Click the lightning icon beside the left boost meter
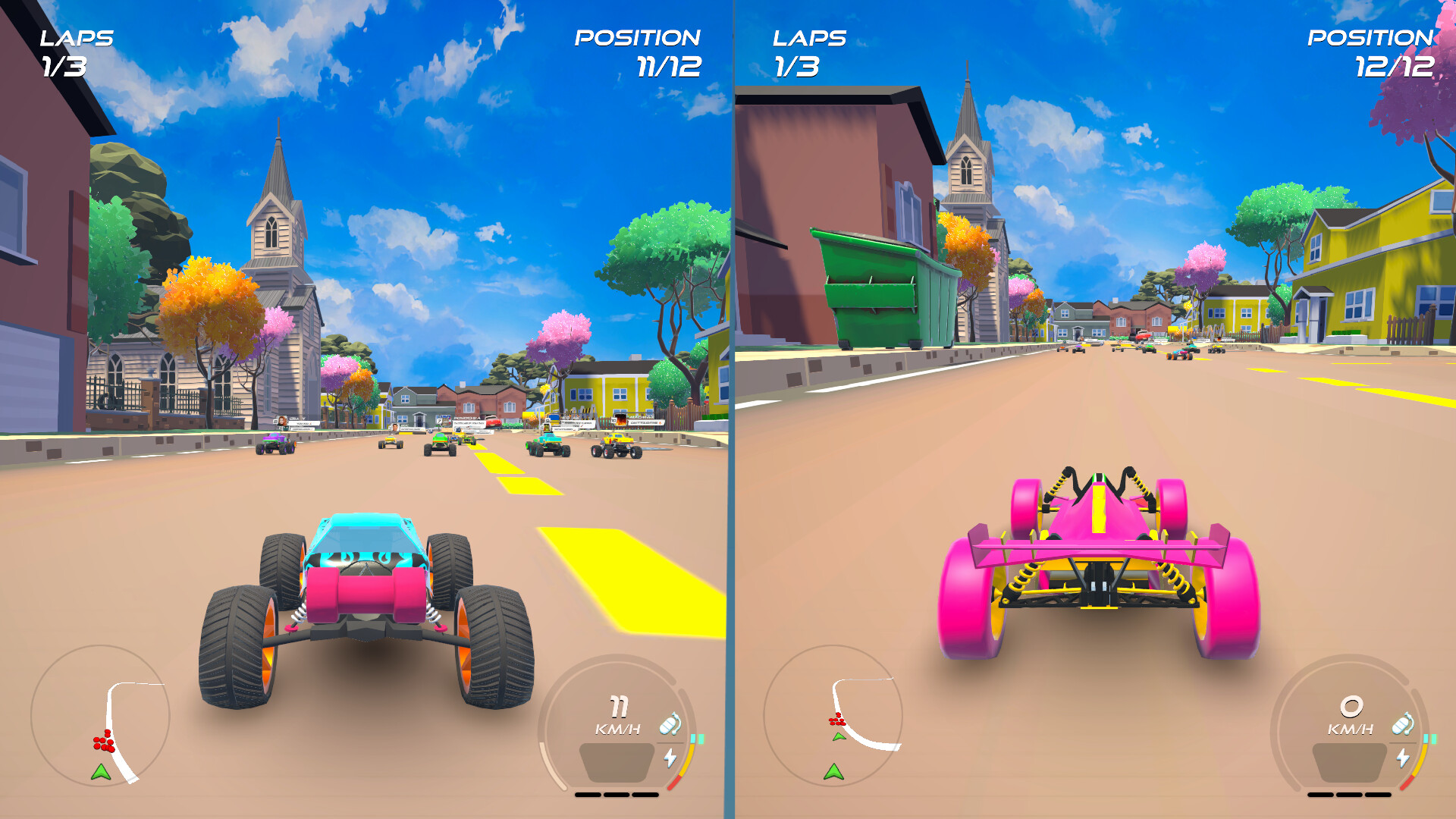This screenshot has height=819, width=1456. point(670,757)
